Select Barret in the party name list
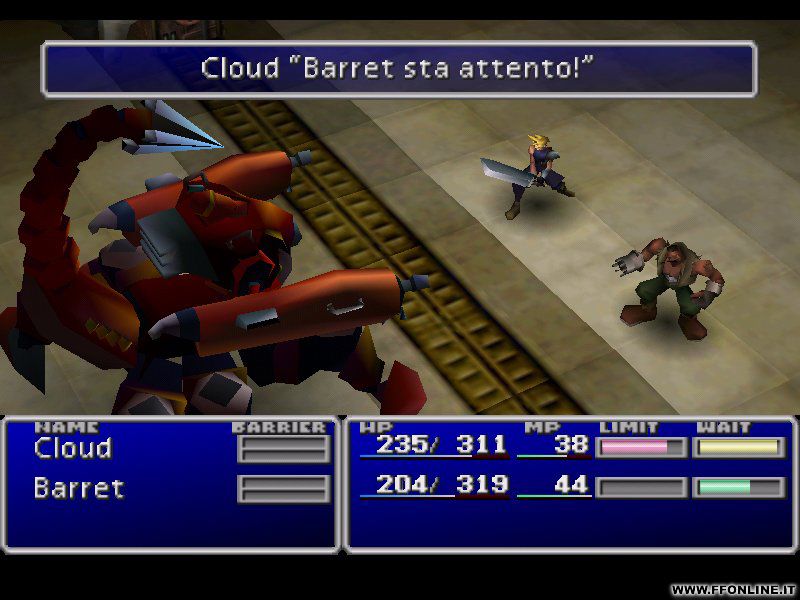 pos(79,488)
